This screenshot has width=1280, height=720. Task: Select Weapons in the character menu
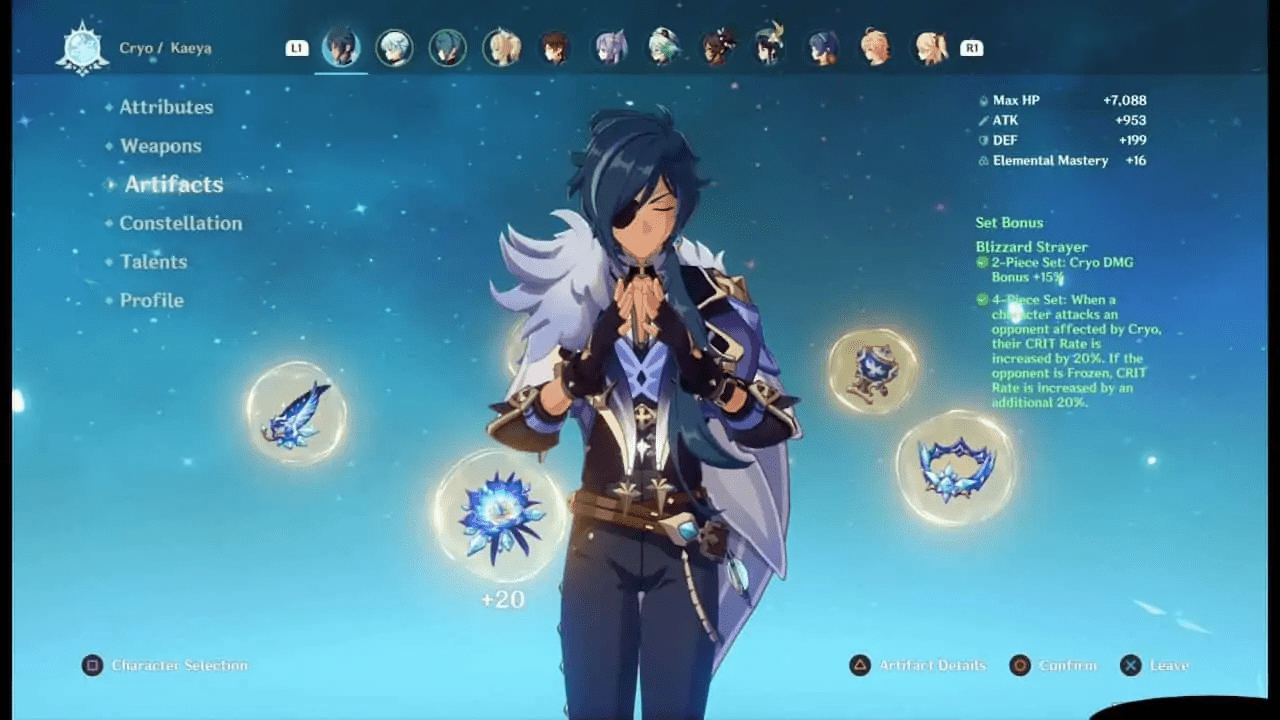tap(160, 146)
